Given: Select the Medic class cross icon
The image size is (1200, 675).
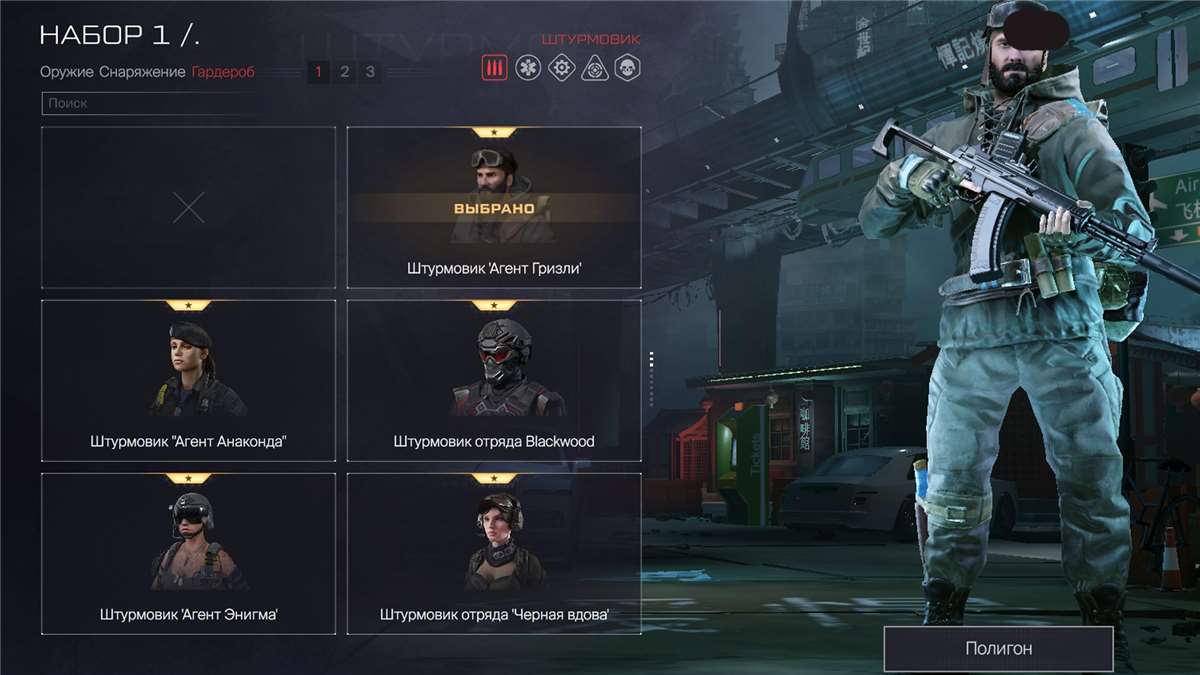Looking at the screenshot, I should point(529,68).
